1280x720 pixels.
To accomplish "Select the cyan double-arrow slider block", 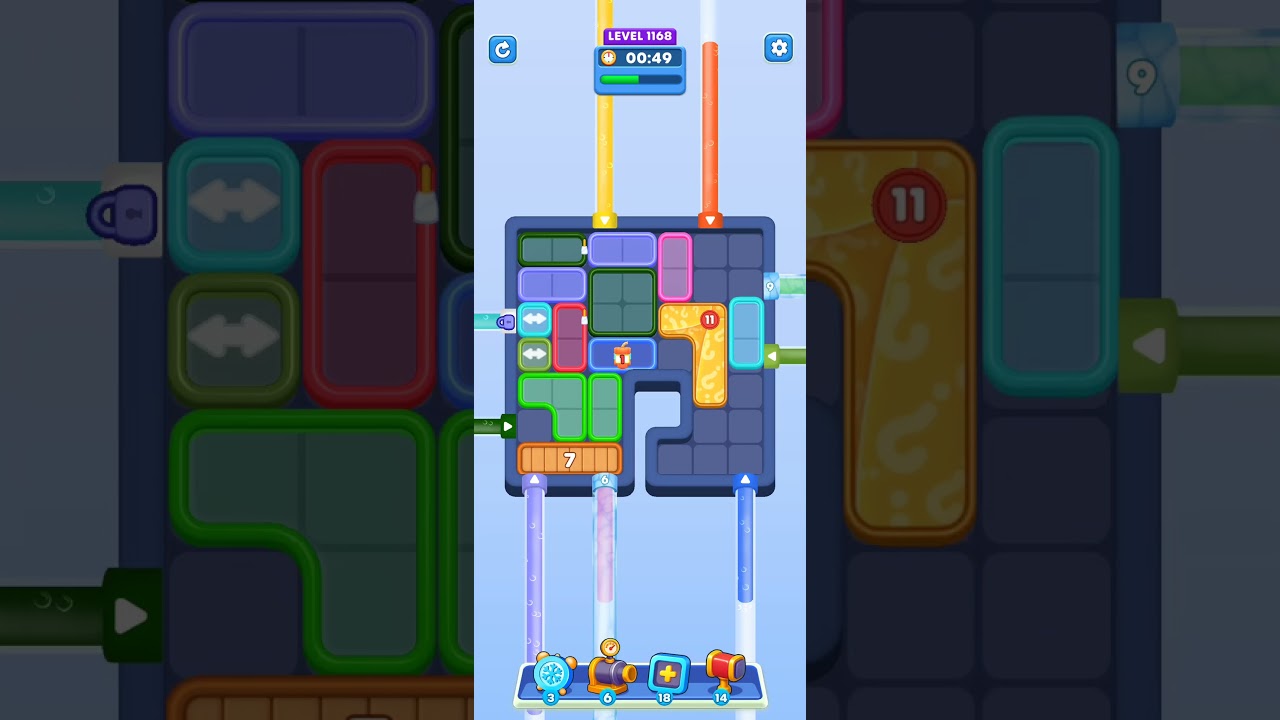I will coord(535,320).
